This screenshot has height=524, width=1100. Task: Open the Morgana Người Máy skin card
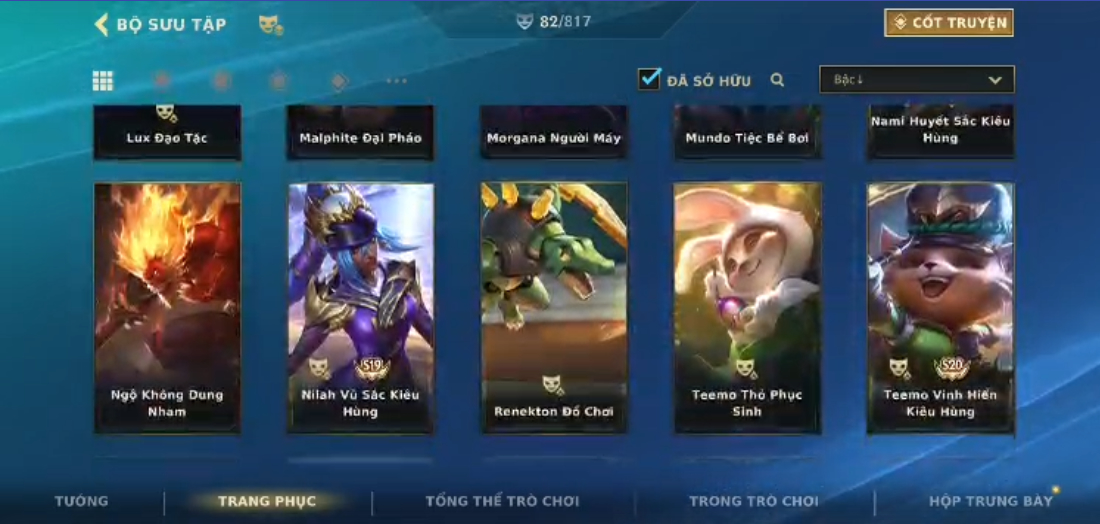[554, 133]
